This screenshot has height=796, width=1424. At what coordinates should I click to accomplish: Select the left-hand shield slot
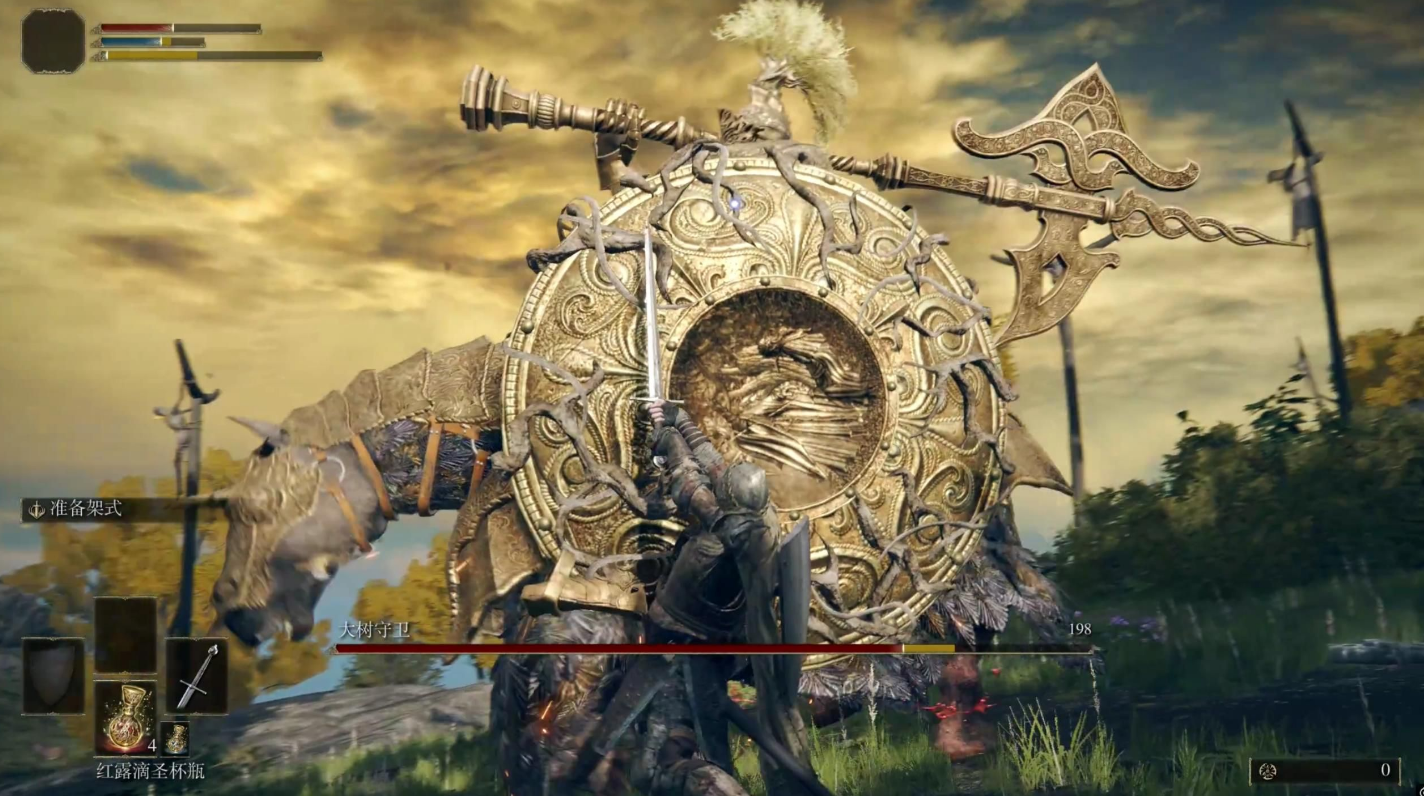pos(53,676)
